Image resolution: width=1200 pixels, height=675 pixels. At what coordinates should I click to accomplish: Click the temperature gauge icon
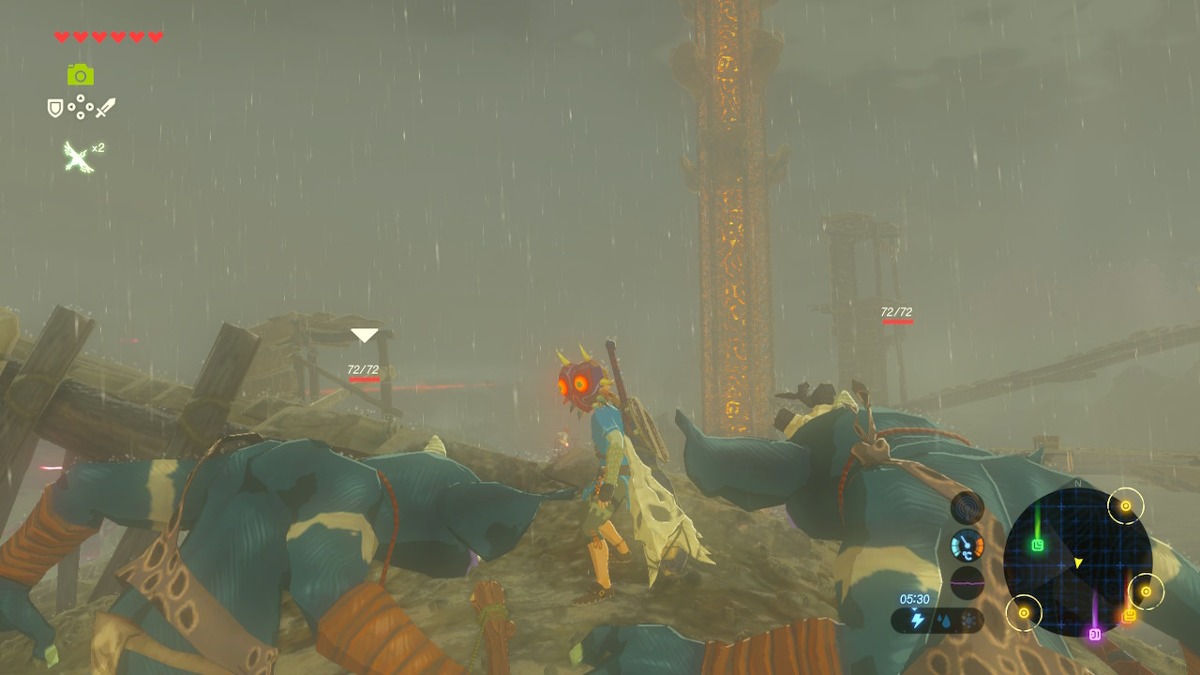(966, 546)
